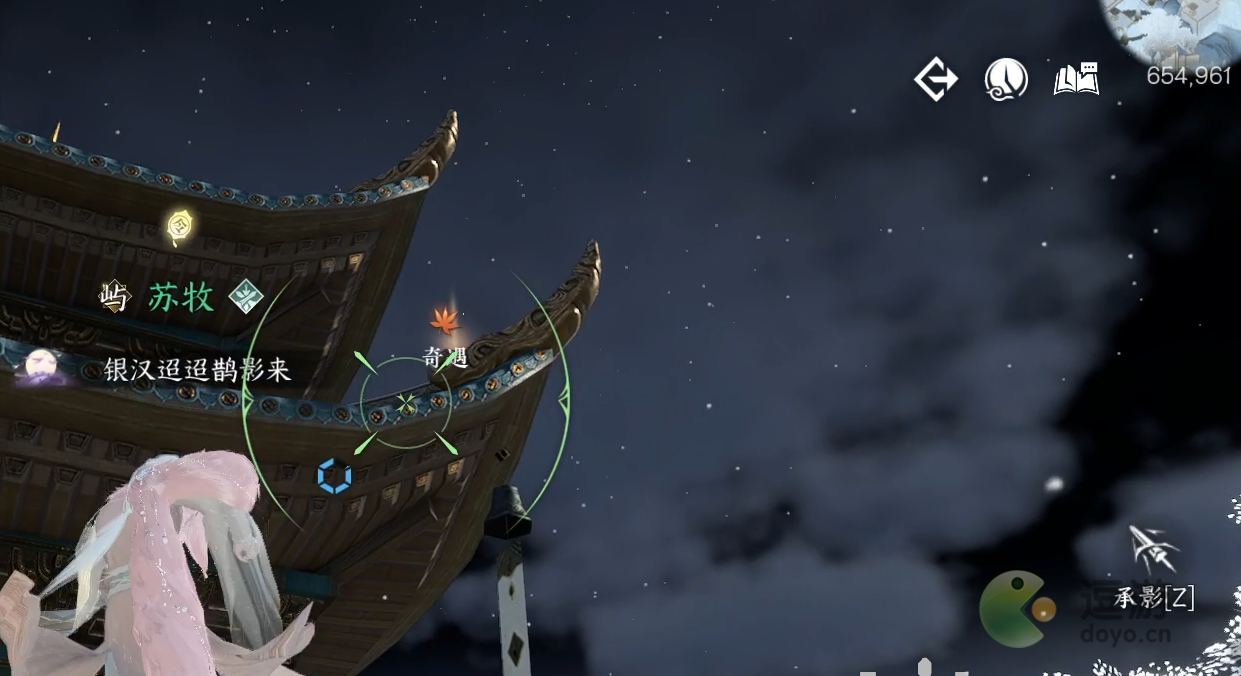Viewport: 1241px width, 676px height.
Task: Open the swirl cloud emblem menu
Action: [1006, 79]
